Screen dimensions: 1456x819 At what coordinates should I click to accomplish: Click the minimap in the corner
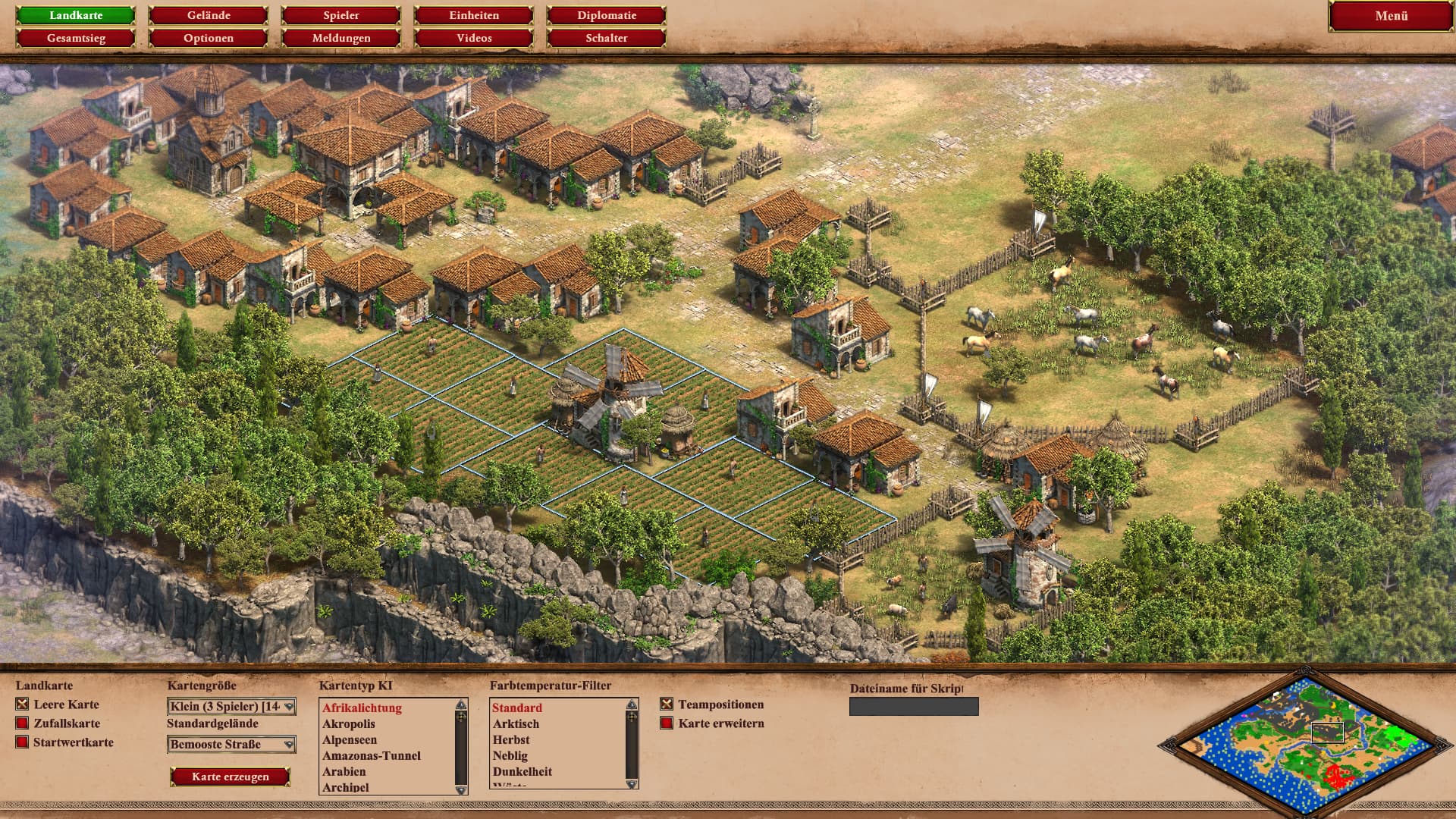coord(1306,740)
